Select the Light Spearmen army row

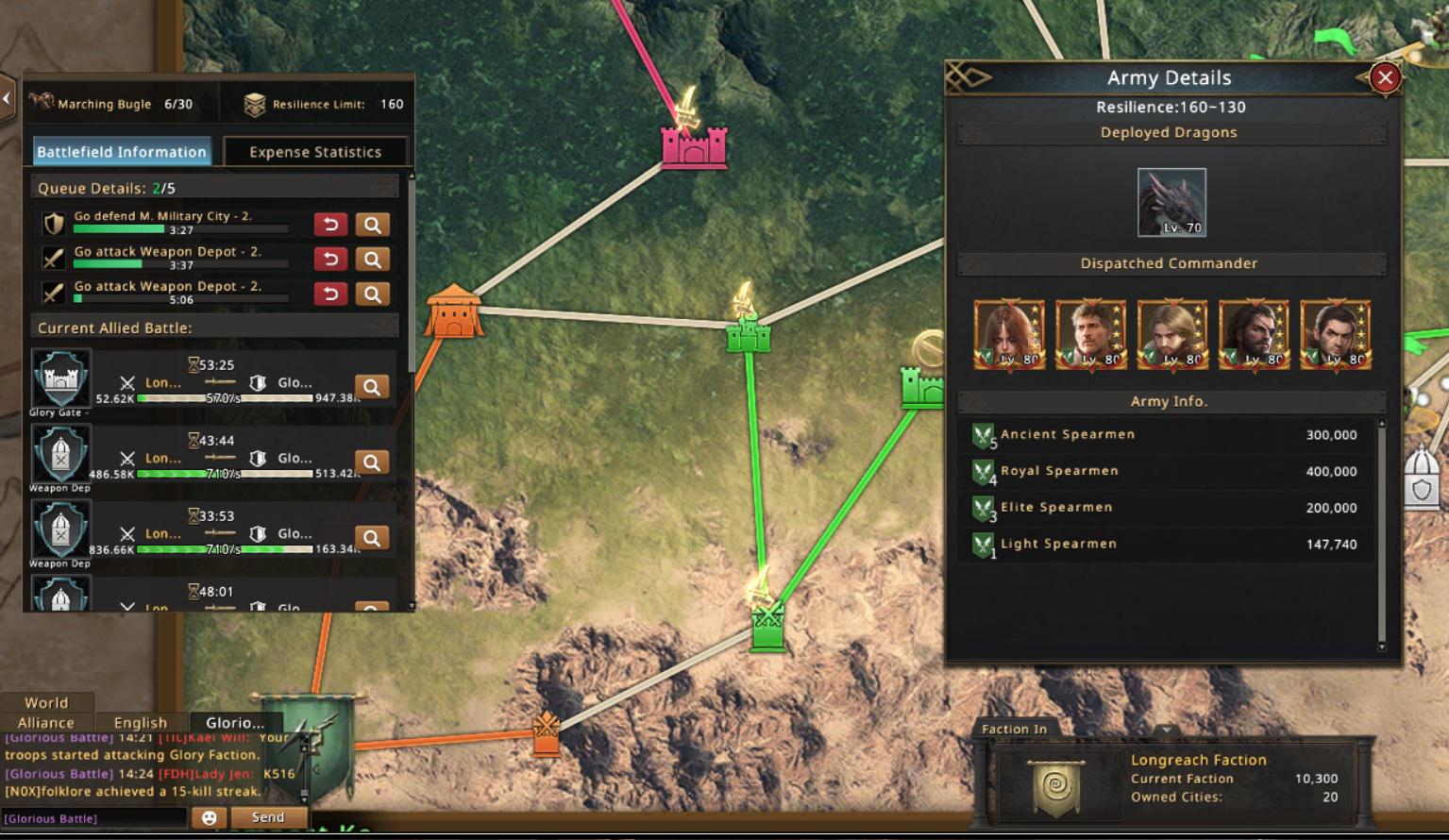pos(1169,545)
